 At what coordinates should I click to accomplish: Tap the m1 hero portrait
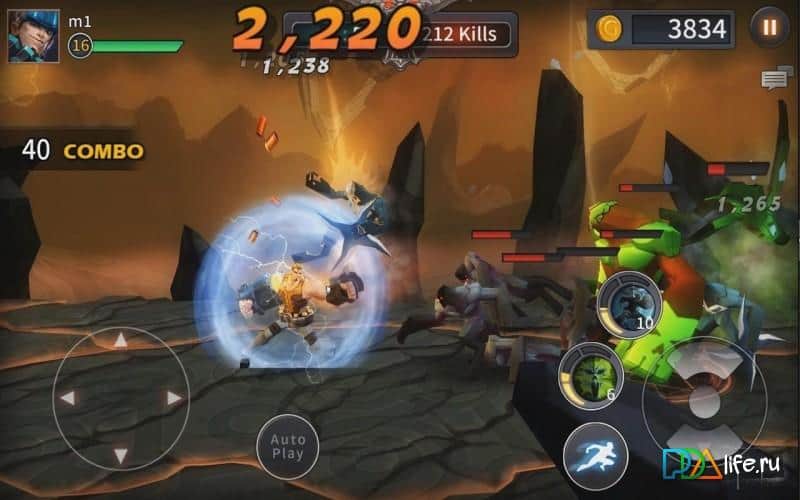pyautogui.click(x=27, y=35)
